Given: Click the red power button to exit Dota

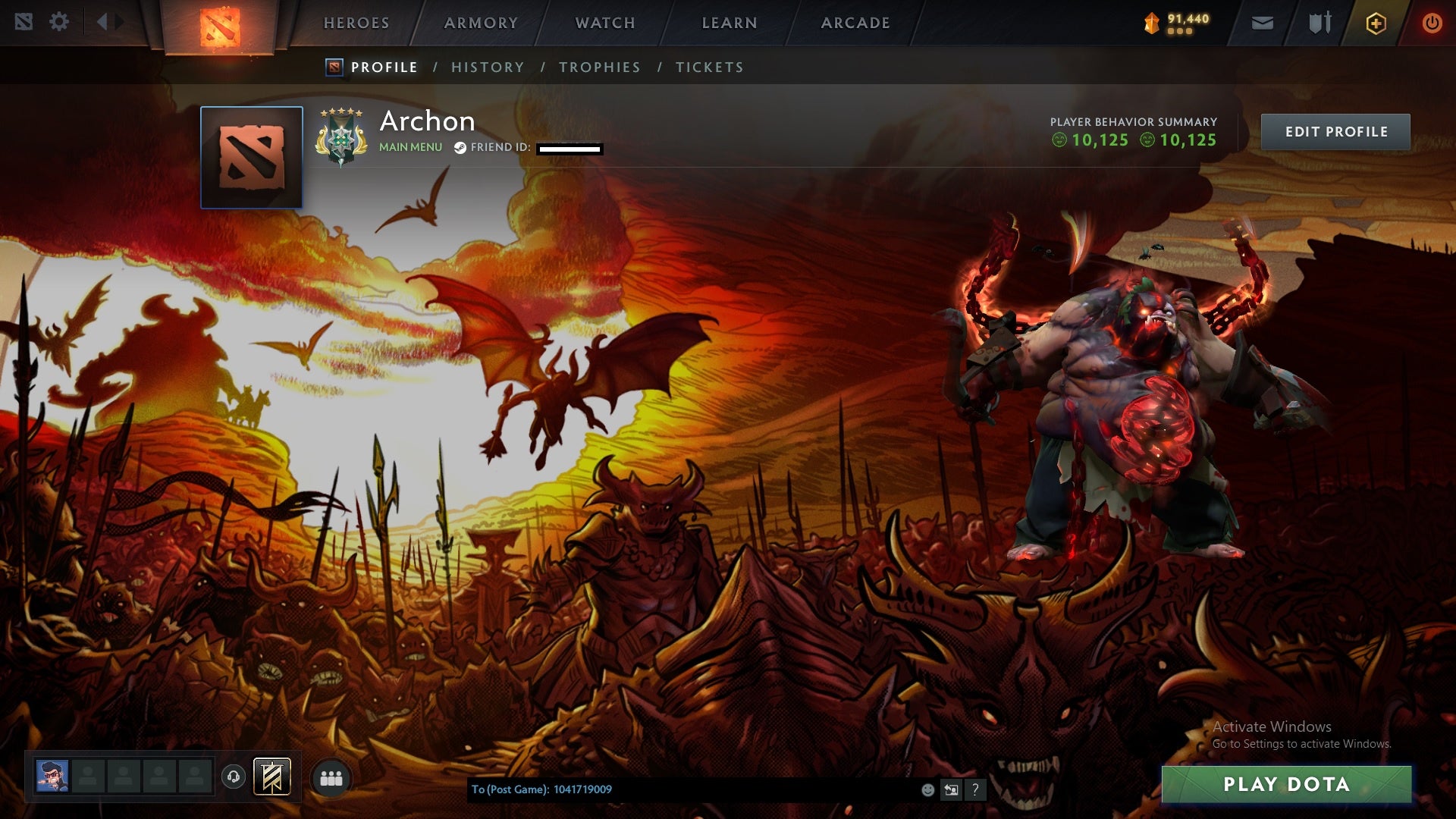Looking at the screenshot, I should click(1432, 22).
